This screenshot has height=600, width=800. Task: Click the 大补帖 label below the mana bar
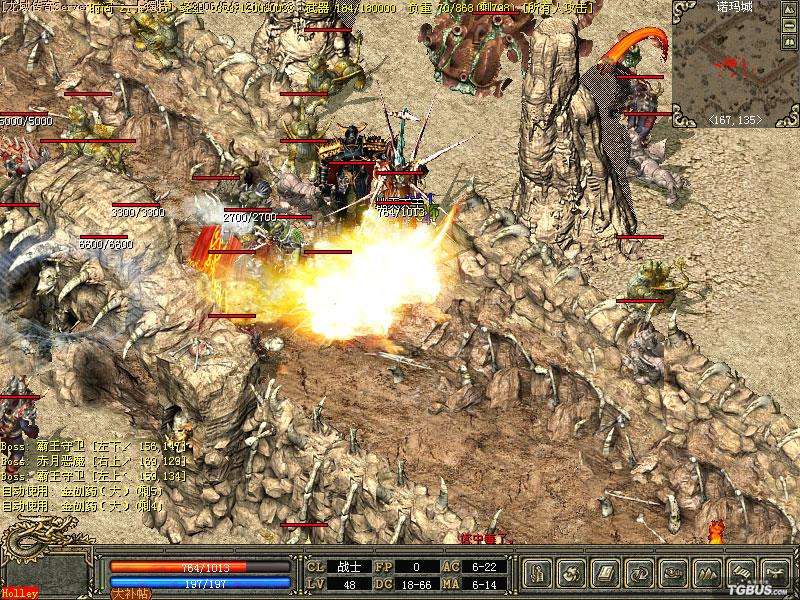129,593
